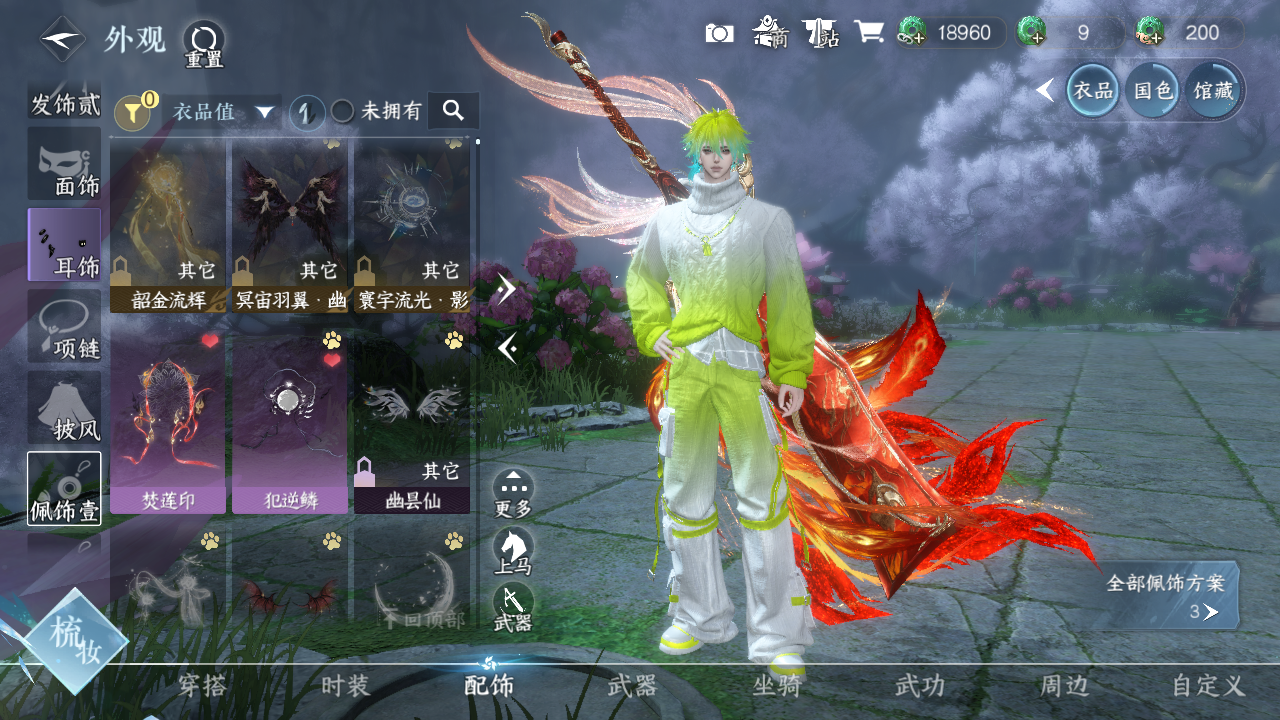Choose the 焚莲印 accessory
Viewport: 1280px width, 720px height.
pos(168,422)
